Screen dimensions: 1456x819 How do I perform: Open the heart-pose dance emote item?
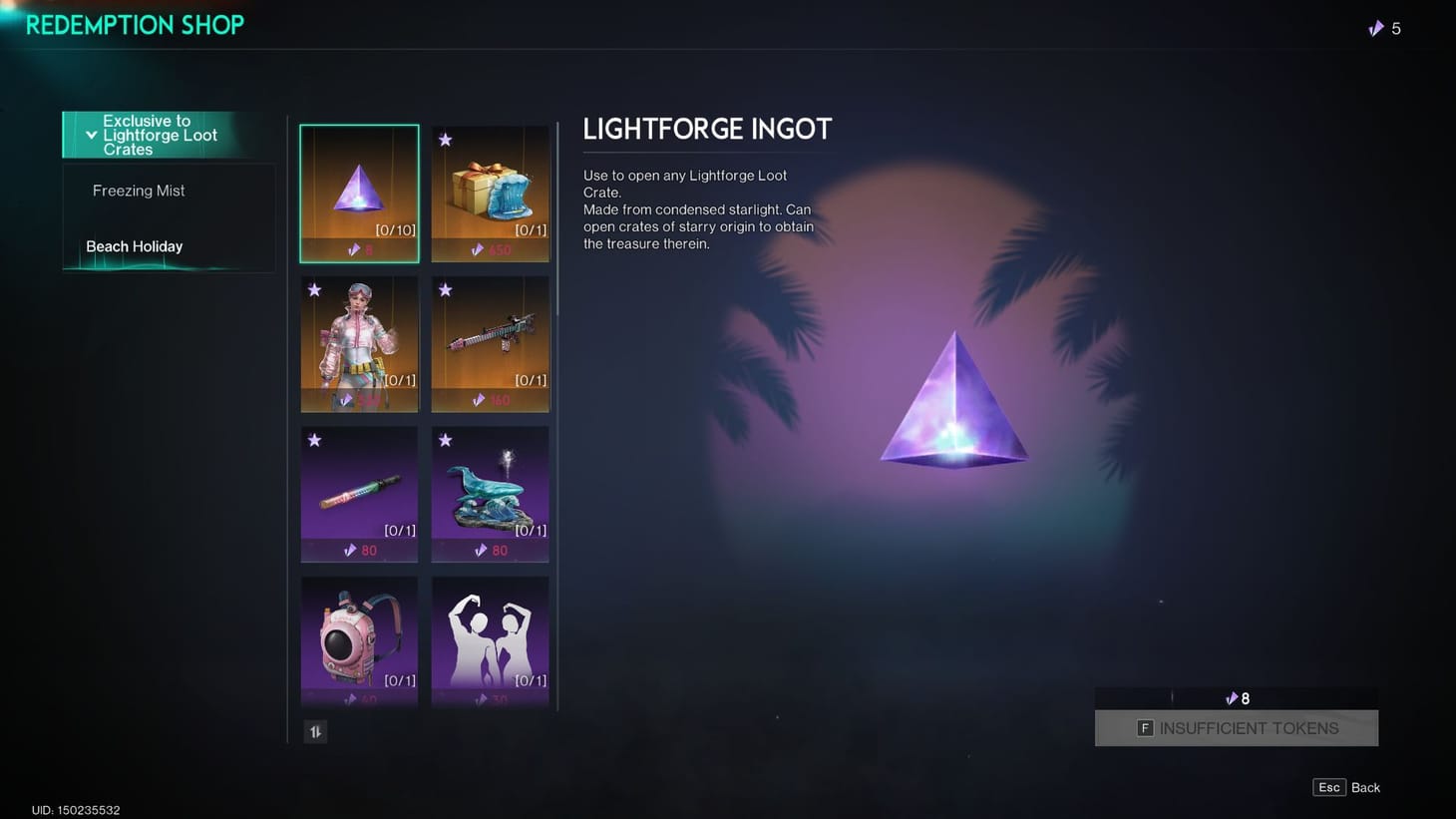point(490,642)
